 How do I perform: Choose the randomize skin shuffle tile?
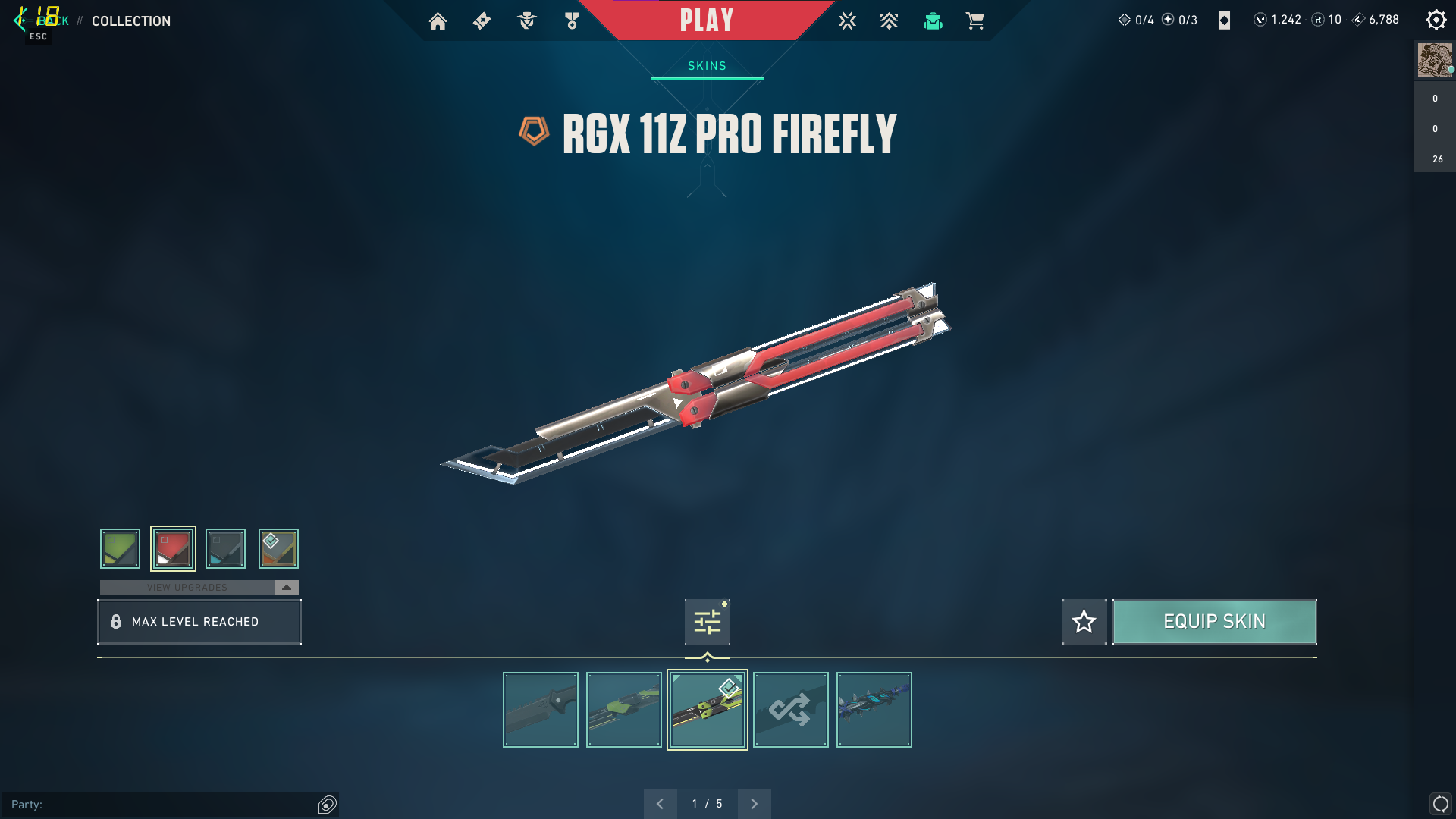(x=790, y=710)
